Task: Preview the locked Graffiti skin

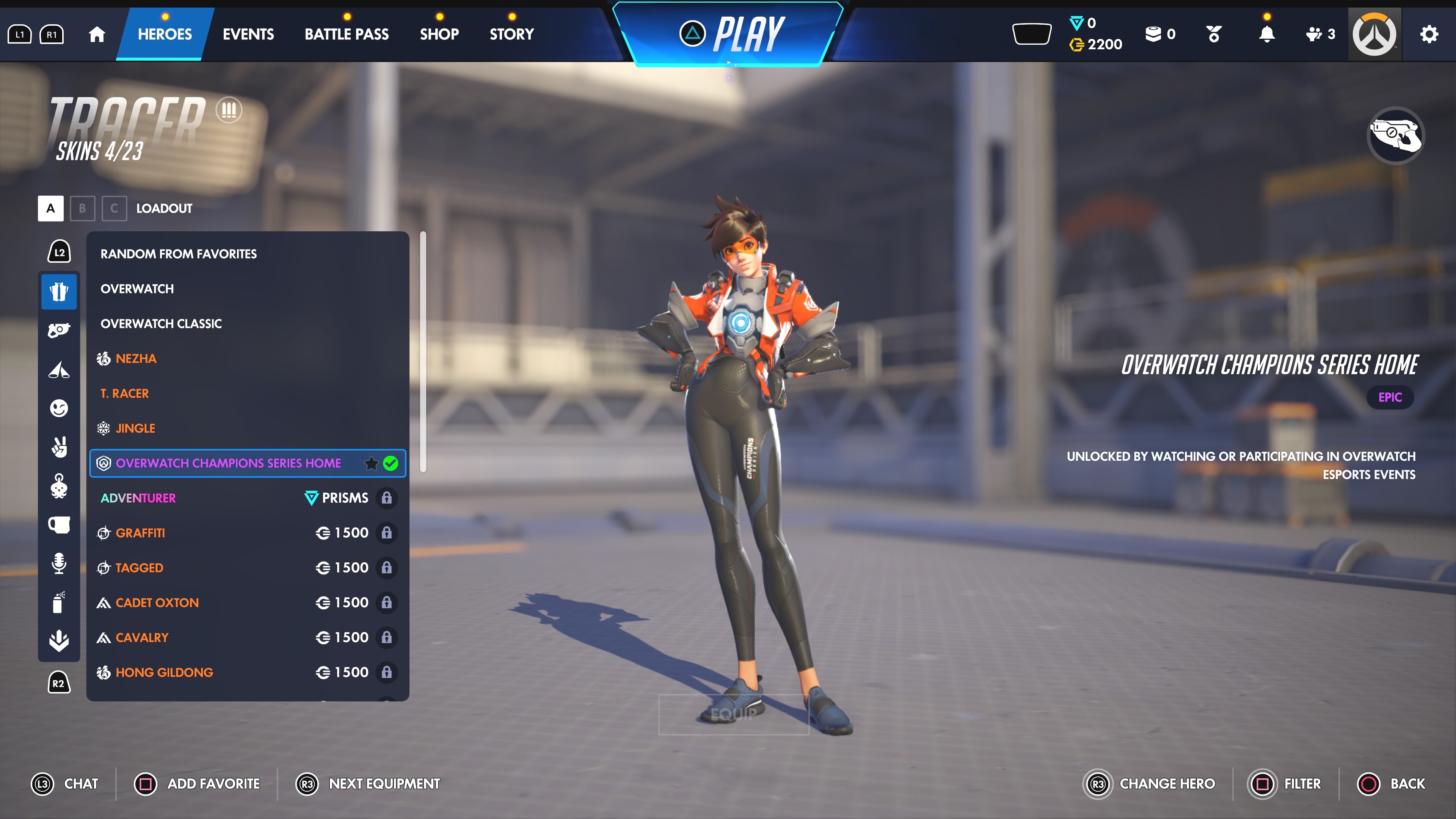Action: tap(140, 533)
